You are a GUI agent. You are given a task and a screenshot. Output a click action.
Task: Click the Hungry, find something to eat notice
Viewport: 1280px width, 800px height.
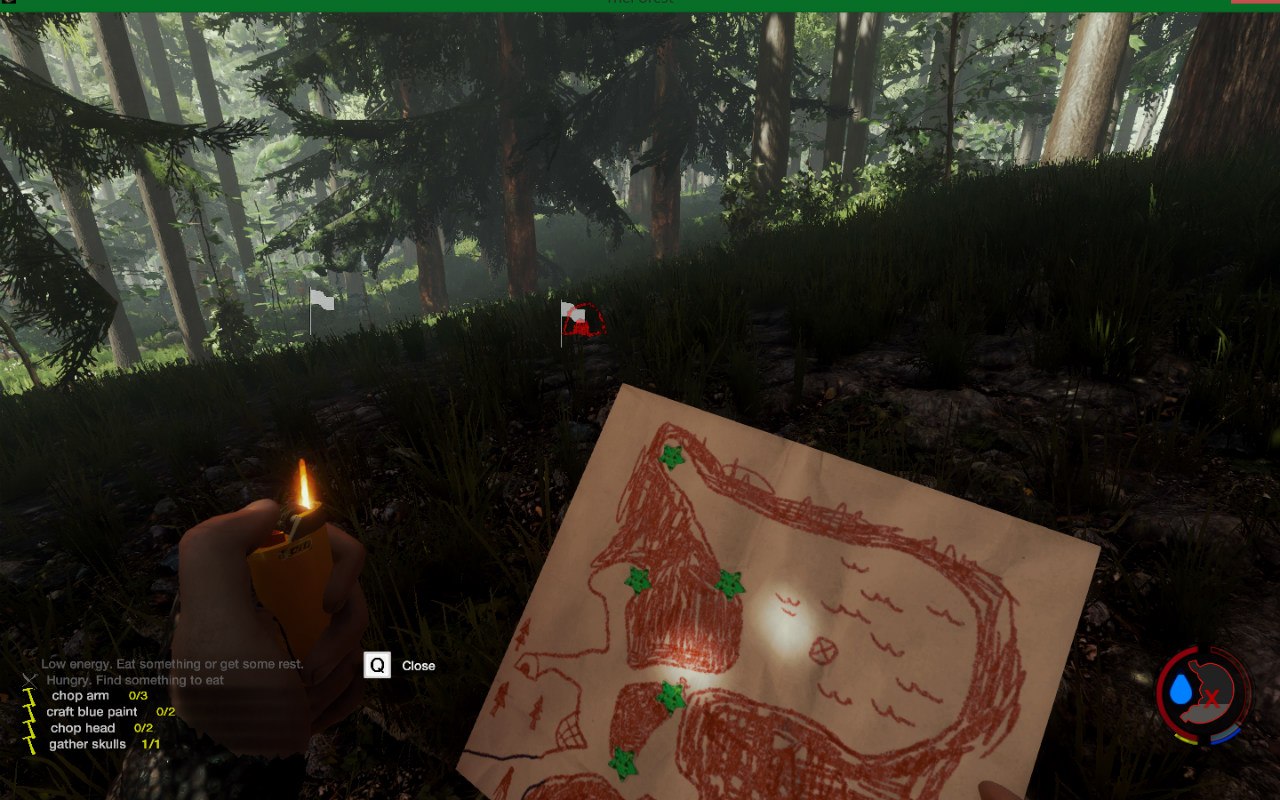pyautogui.click(x=134, y=680)
